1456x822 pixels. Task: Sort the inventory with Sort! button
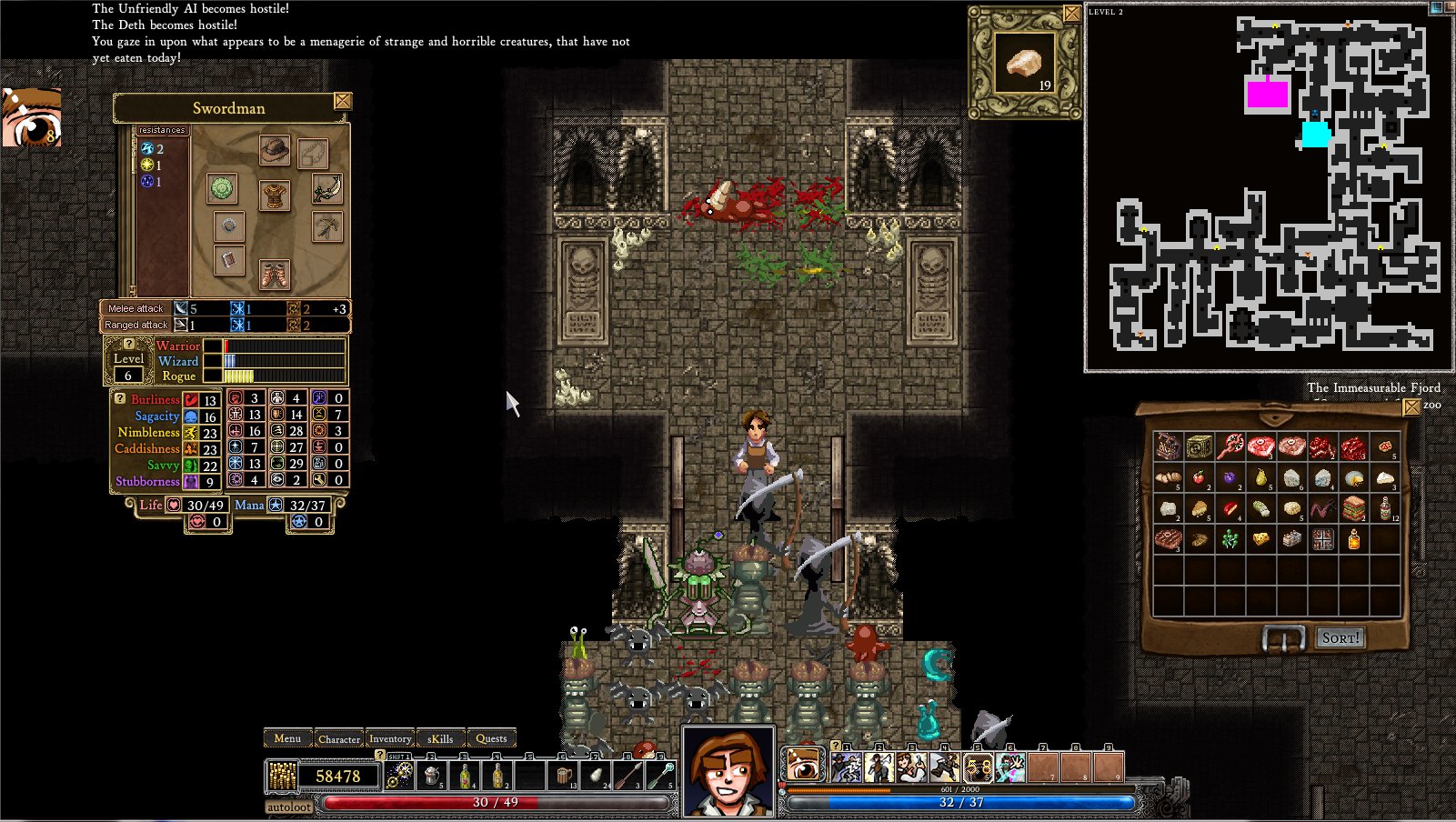click(x=1341, y=638)
